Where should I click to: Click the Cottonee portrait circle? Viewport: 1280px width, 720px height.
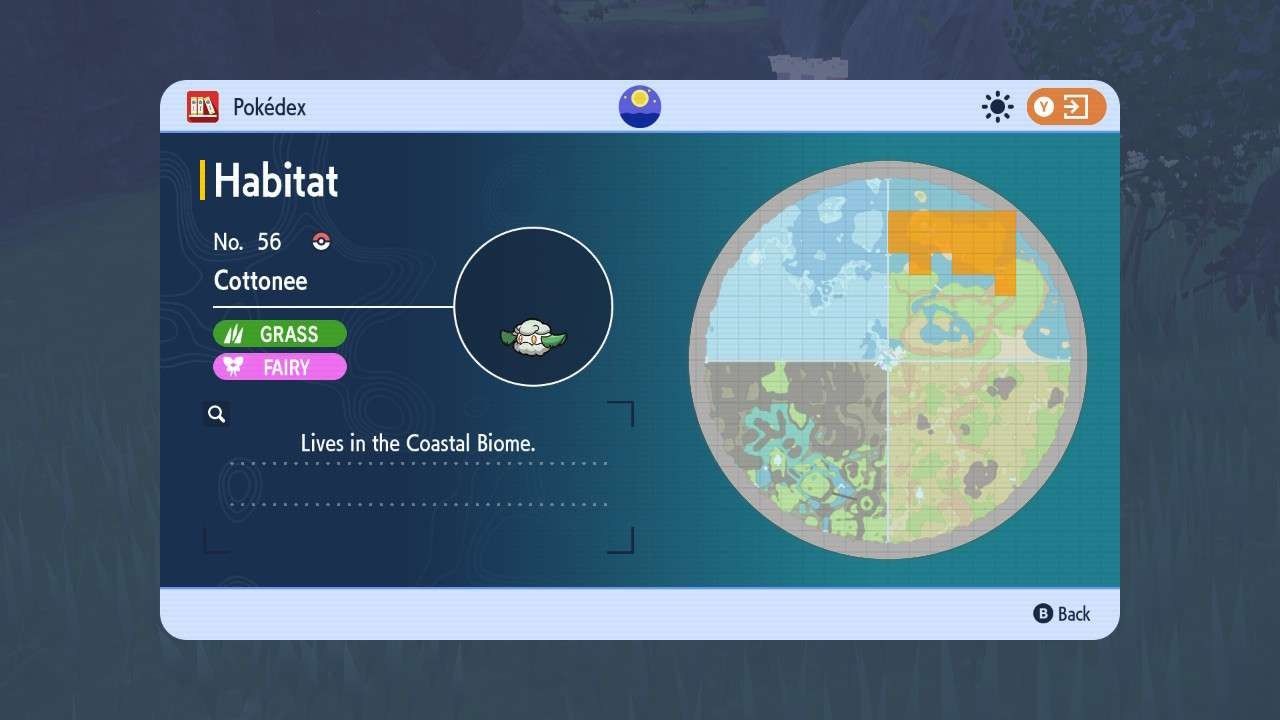pyautogui.click(x=533, y=307)
